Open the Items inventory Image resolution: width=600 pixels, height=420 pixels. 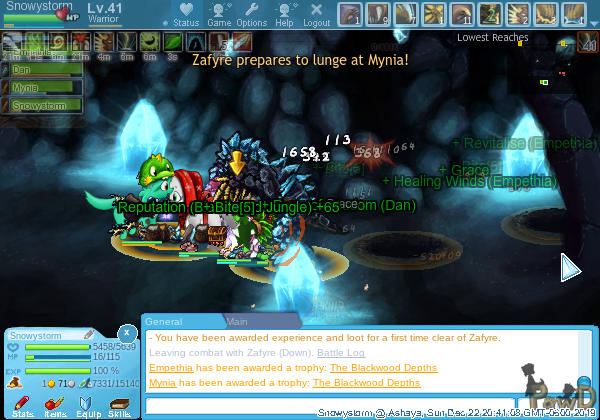click(55, 404)
